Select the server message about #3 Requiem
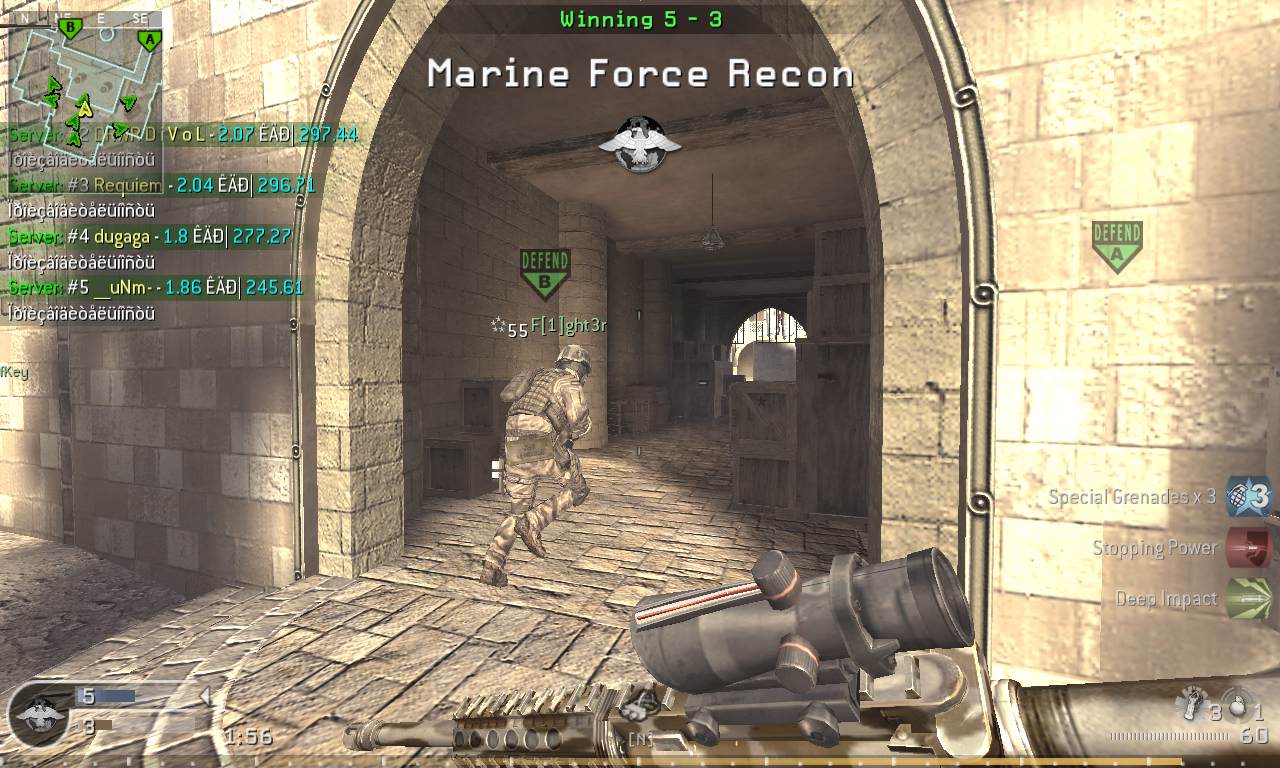Image resolution: width=1280 pixels, height=768 pixels. click(x=162, y=185)
